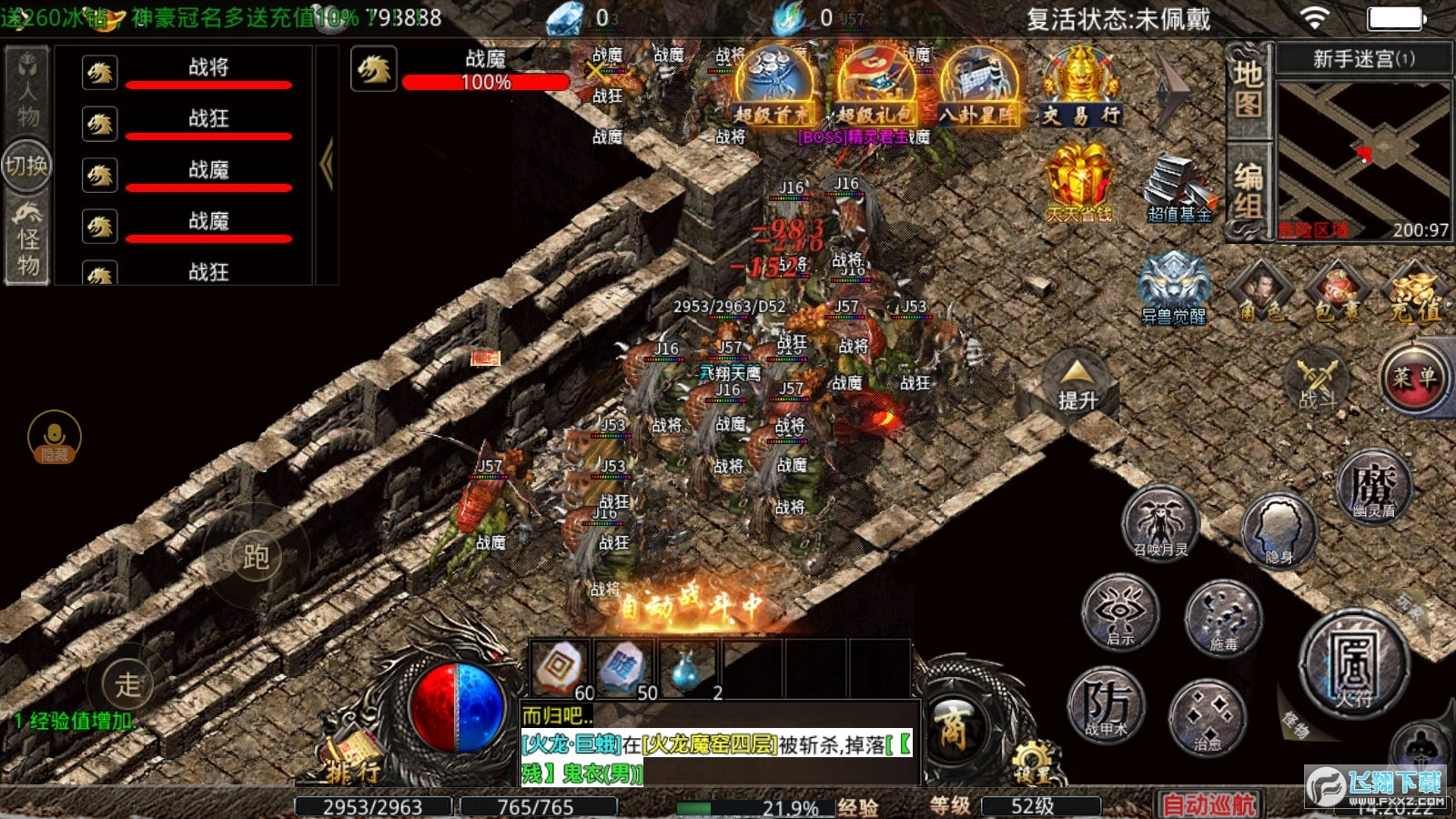Click the 新手迷宫 minimap

(x=1363, y=160)
